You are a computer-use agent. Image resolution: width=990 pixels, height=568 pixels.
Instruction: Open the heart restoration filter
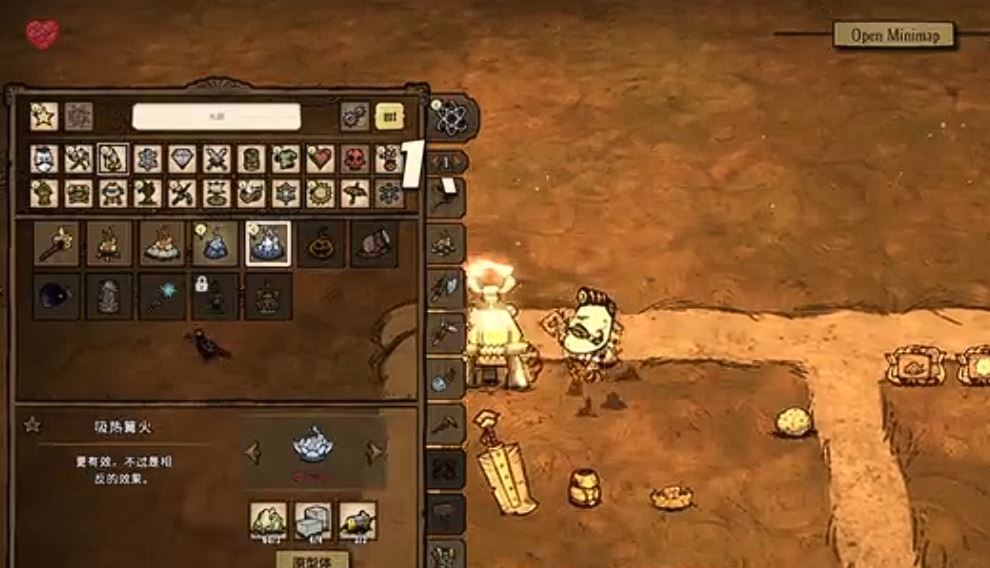321,160
